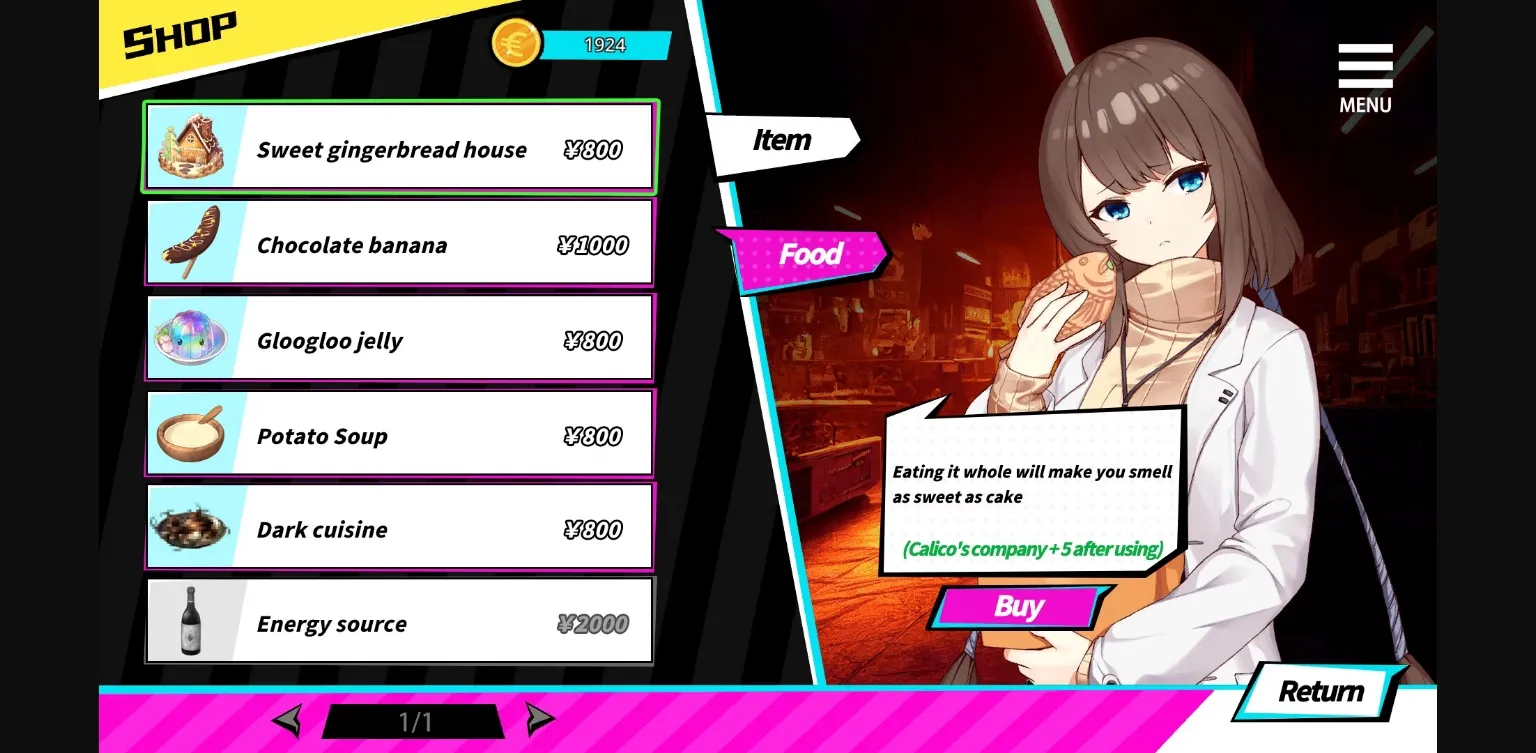Switch to the Item category tab
The height and width of the screenshot is (753, 1536).
[783, 140]
